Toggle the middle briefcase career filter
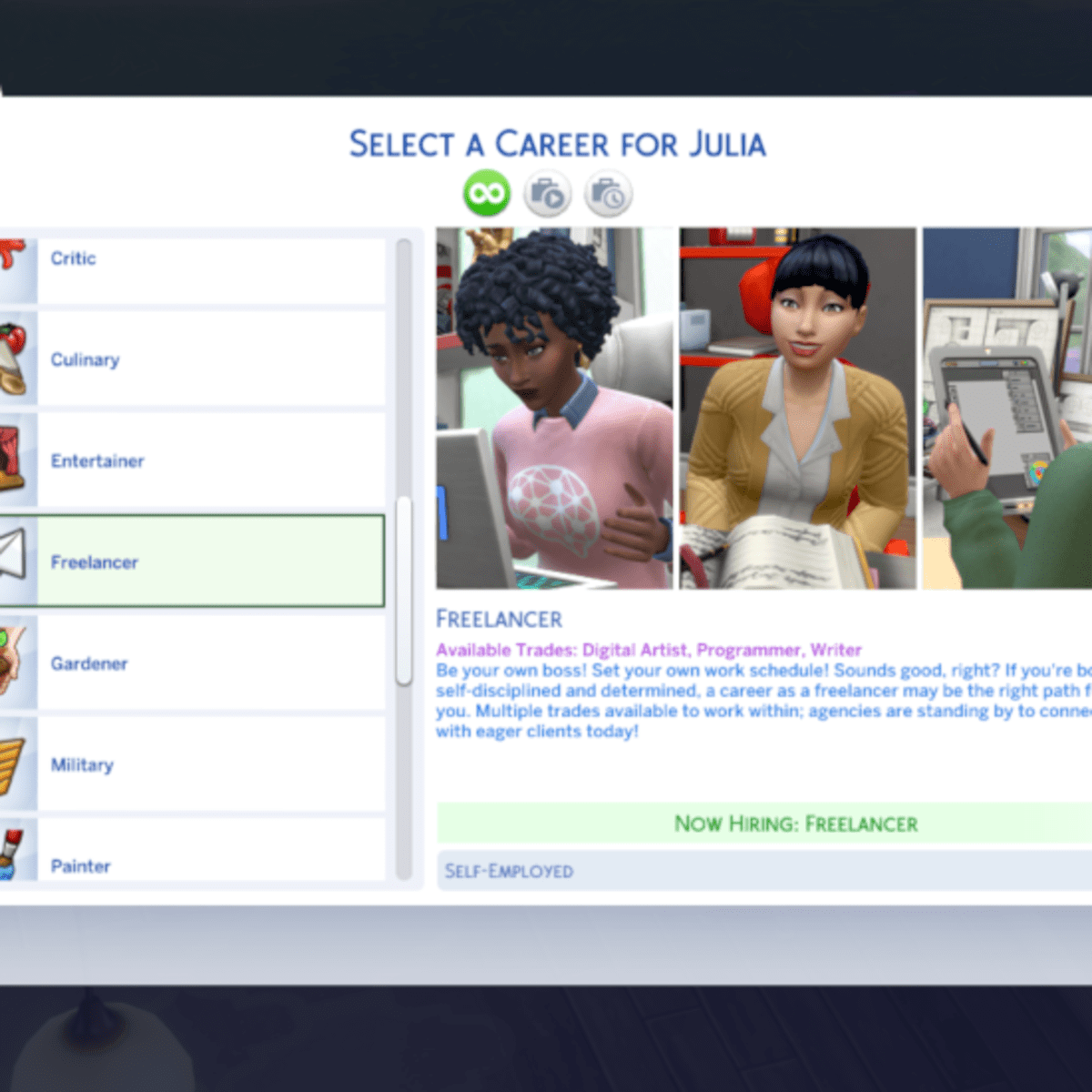This screenshot has height=1092, width=1092. tap(548, 194)
